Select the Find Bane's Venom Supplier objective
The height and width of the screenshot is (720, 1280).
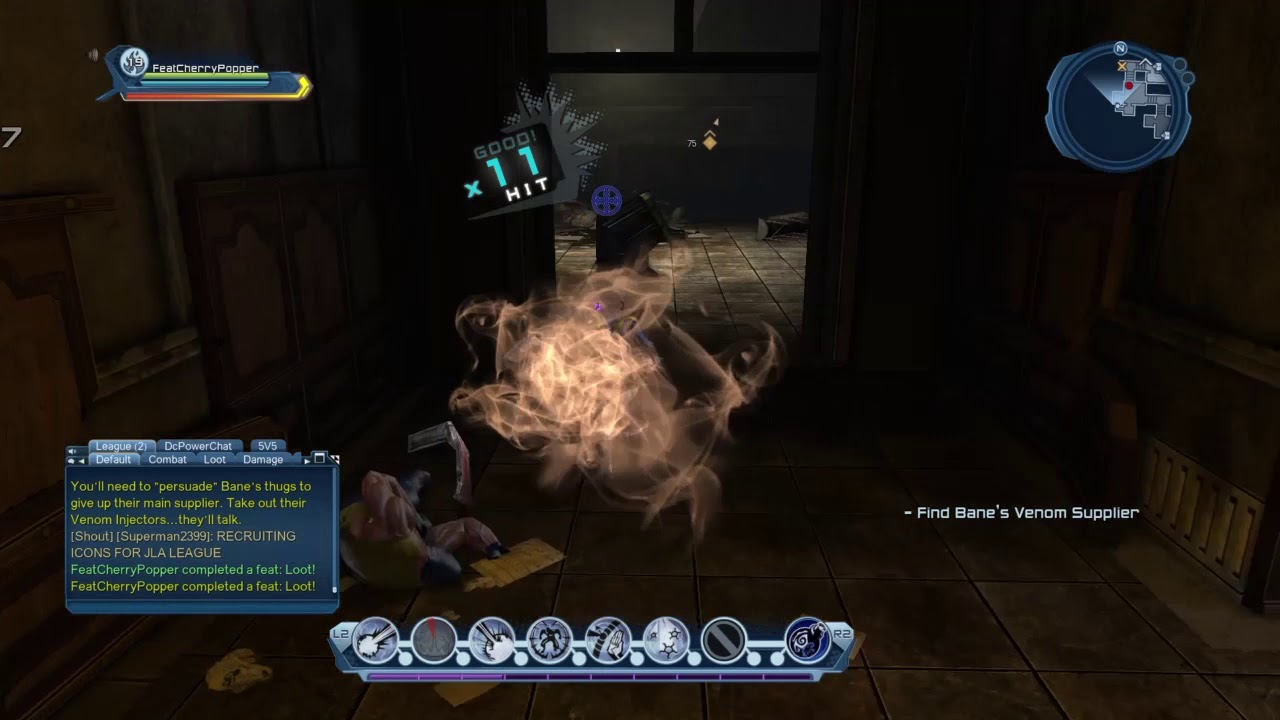(1021, 513)
